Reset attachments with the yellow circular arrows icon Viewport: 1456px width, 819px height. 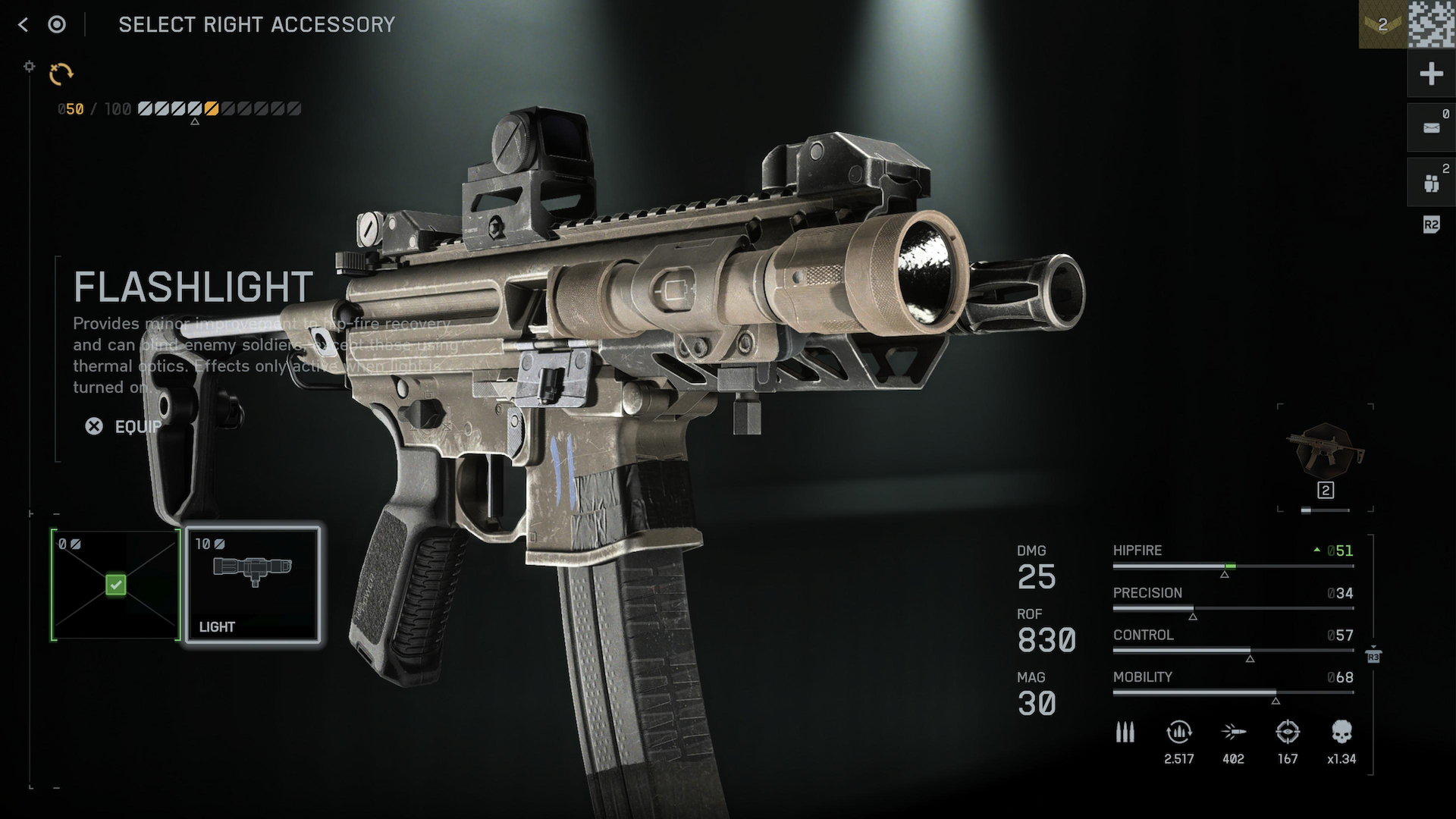[x=61, y=74]
